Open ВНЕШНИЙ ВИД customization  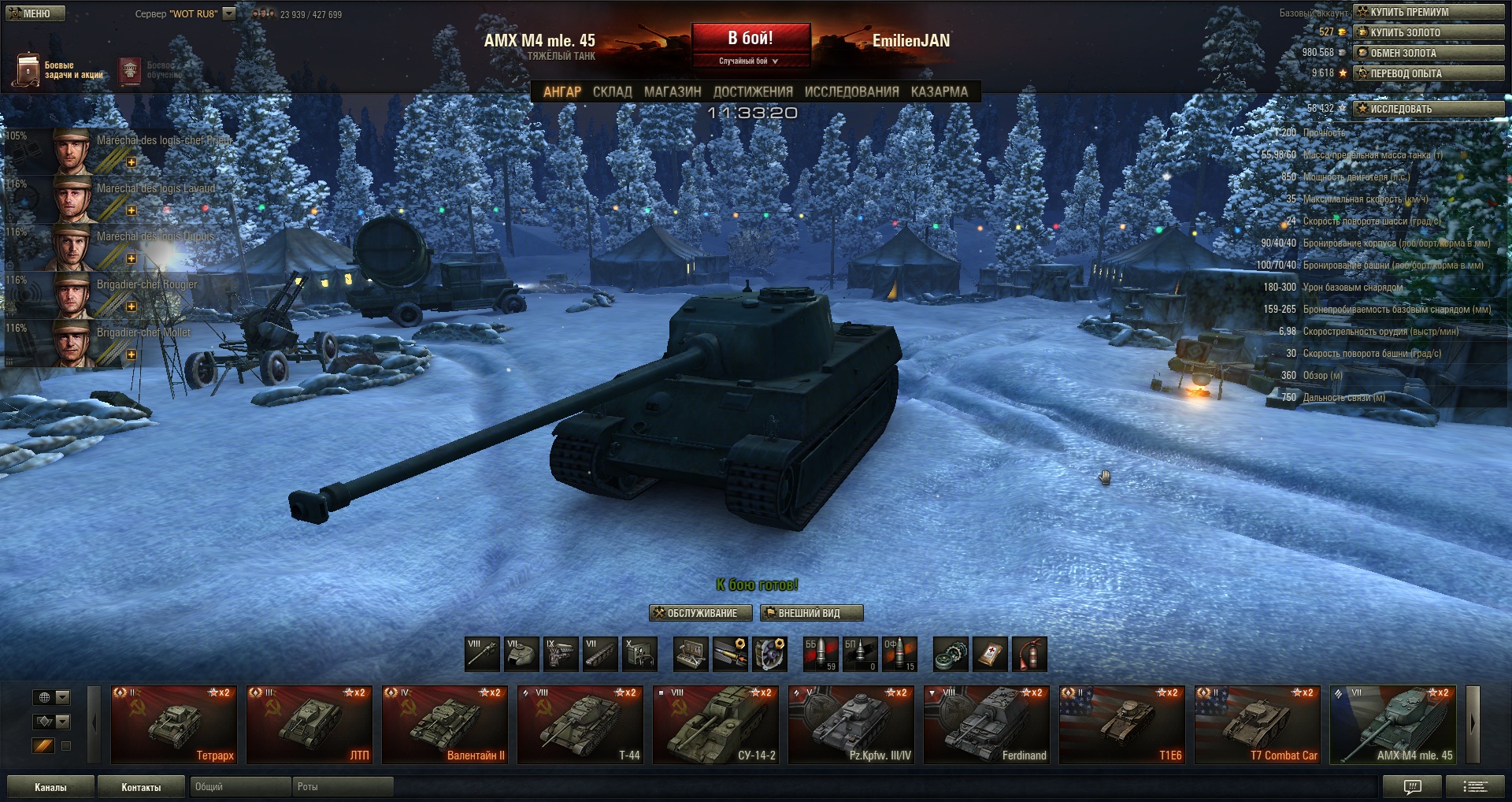(x=811, y=613)
